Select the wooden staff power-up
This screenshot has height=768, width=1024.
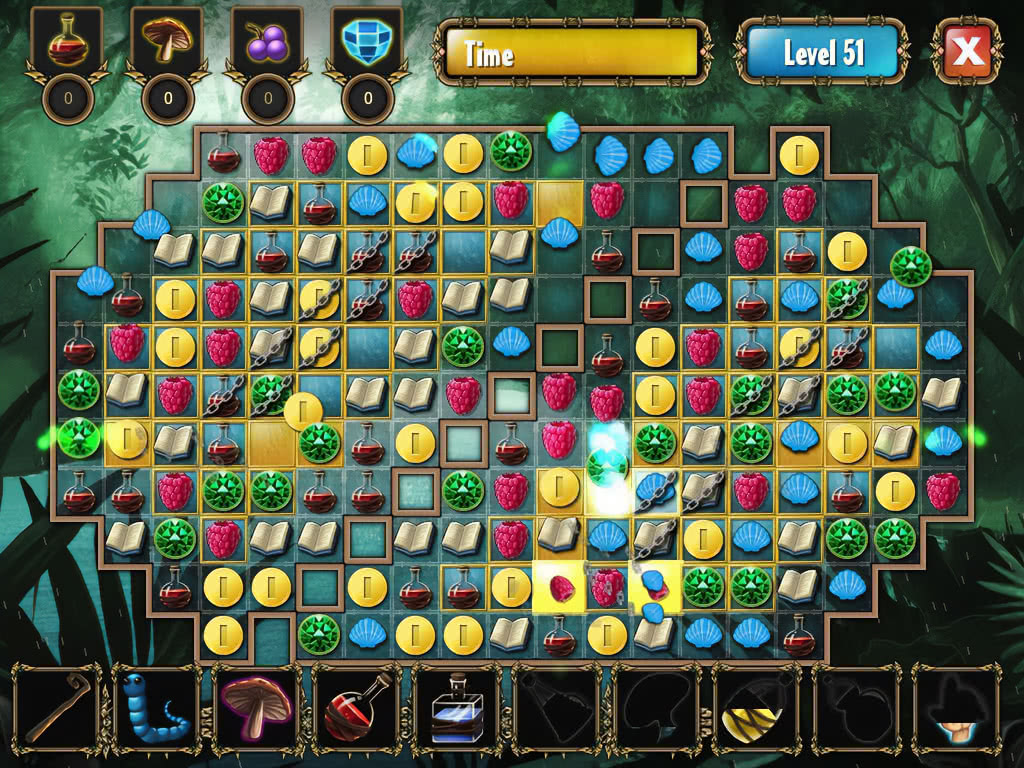56,707
